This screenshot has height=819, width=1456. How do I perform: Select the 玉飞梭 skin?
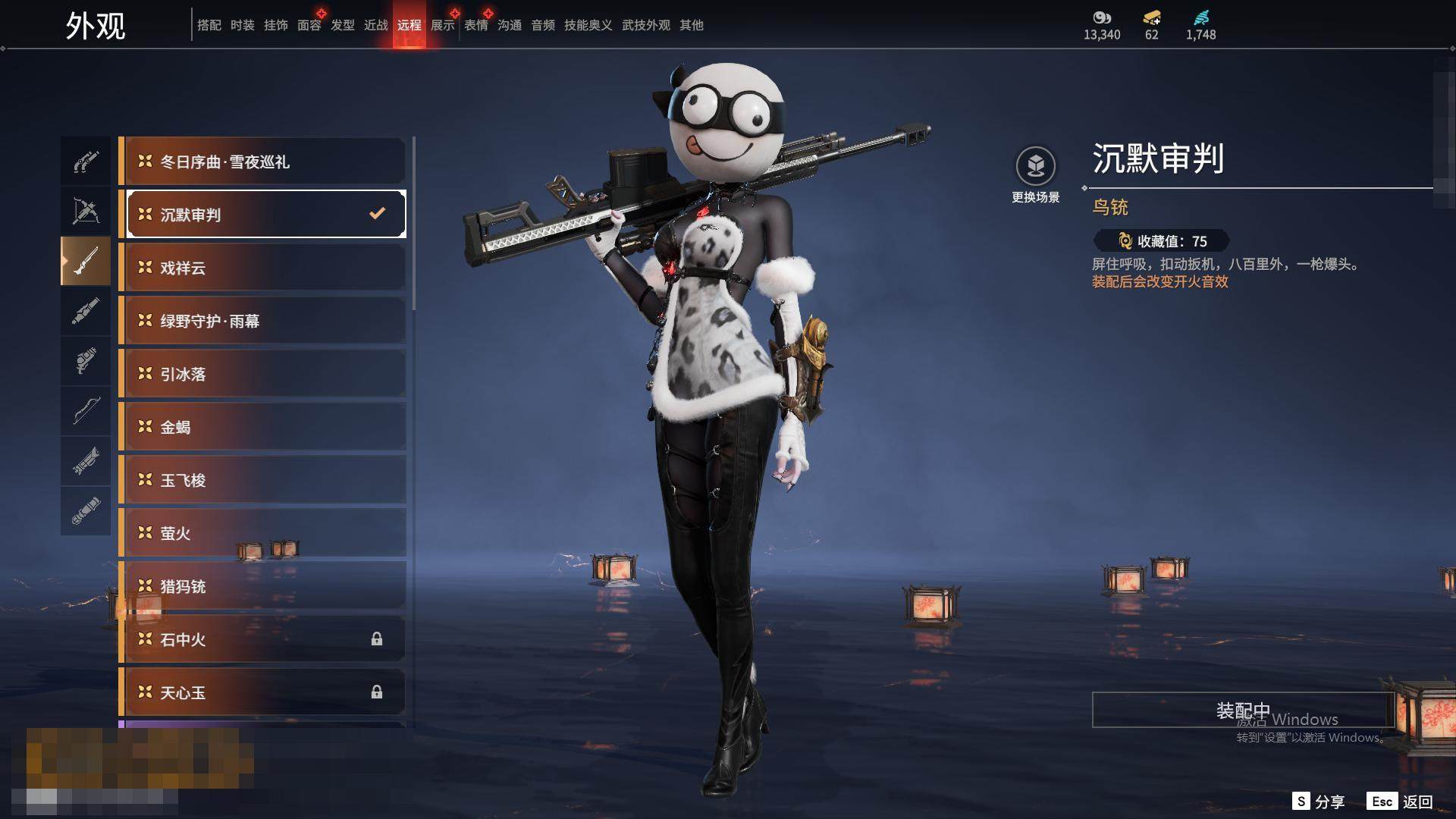pyautogui.click(x=265, y=480)
